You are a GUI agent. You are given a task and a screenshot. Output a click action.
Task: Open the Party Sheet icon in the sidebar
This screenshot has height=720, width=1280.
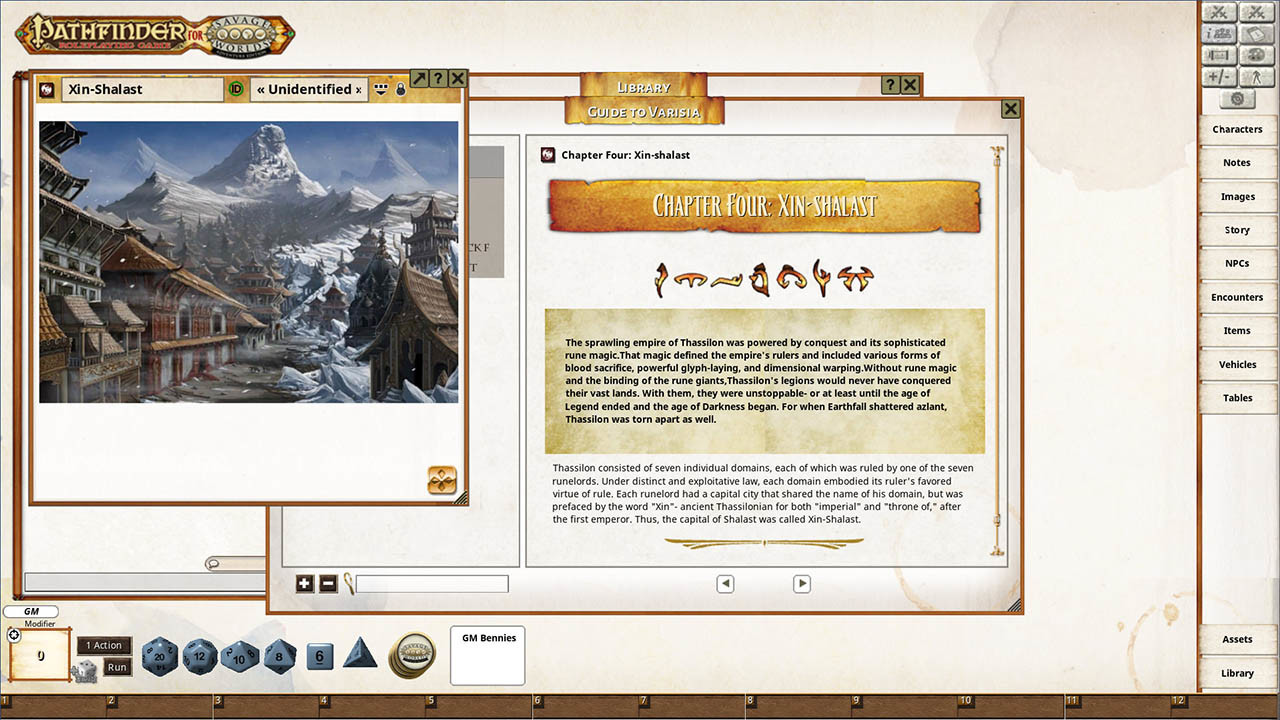click(1217, 33)
